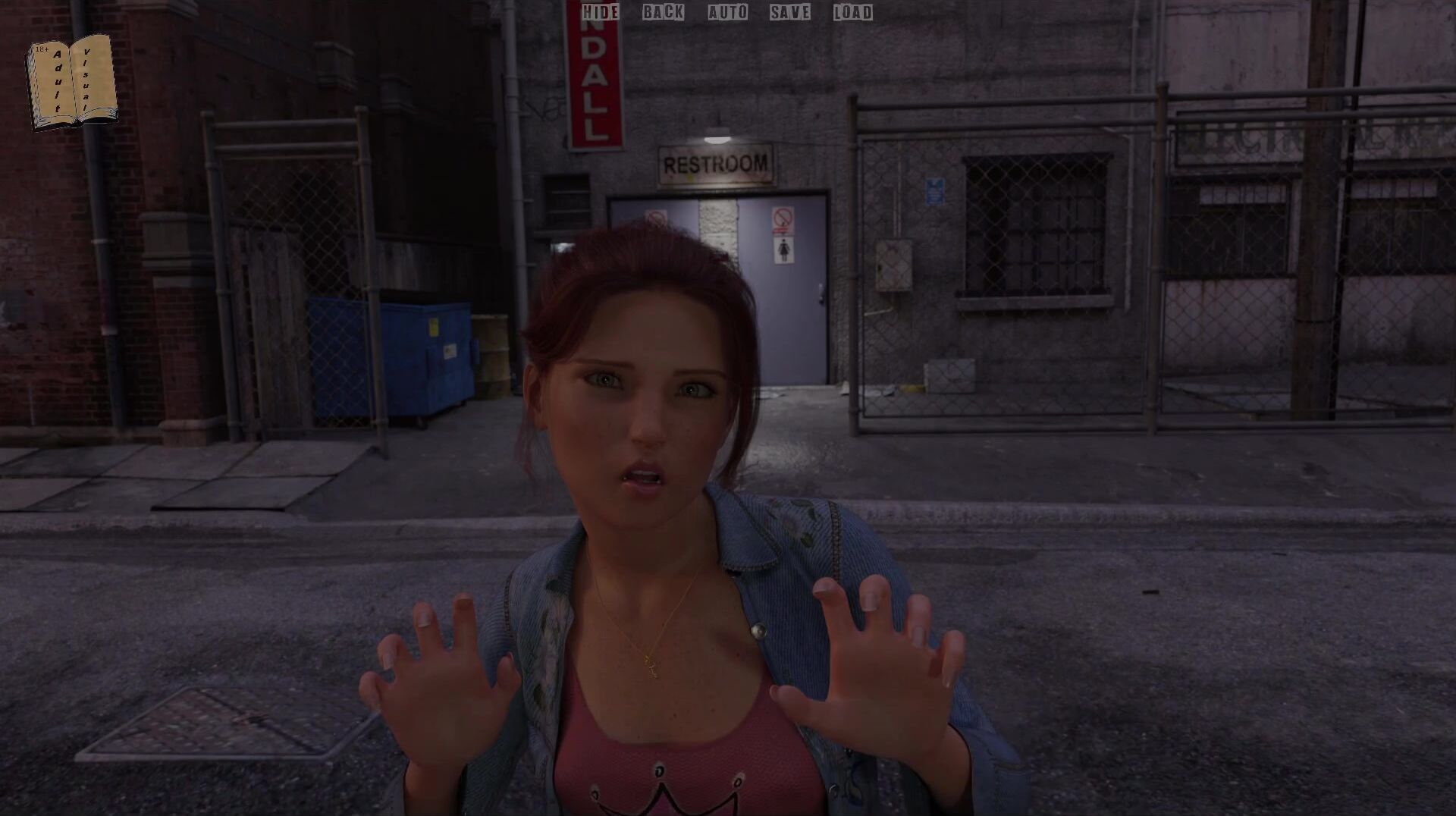Toggle AUTO text advance
1456x816 pixels.
pos(727,12)
